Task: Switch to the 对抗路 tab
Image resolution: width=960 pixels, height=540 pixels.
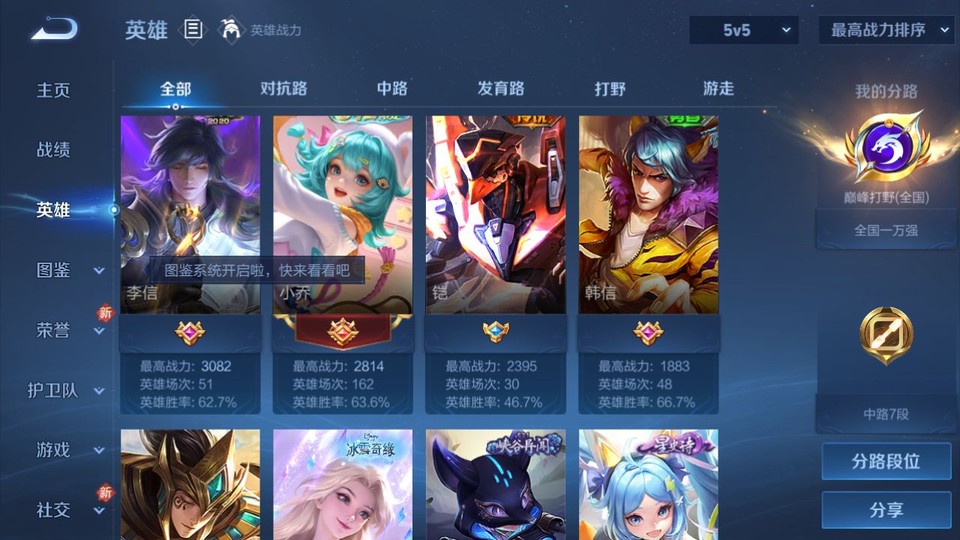Action: click(283, 89)
